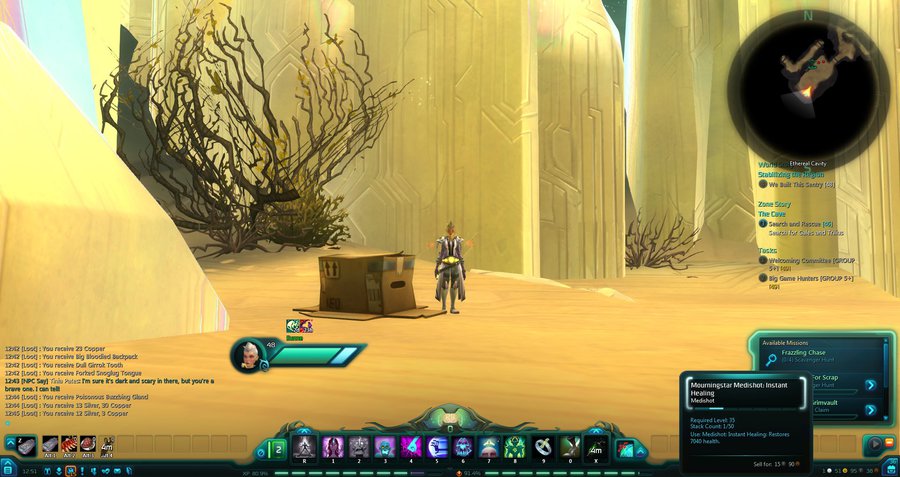This screenshot has height=477, width=900.
Task: Select the "We Built This Sentry" quest entry
Action: pyautogui.click(x=801, y=184)
